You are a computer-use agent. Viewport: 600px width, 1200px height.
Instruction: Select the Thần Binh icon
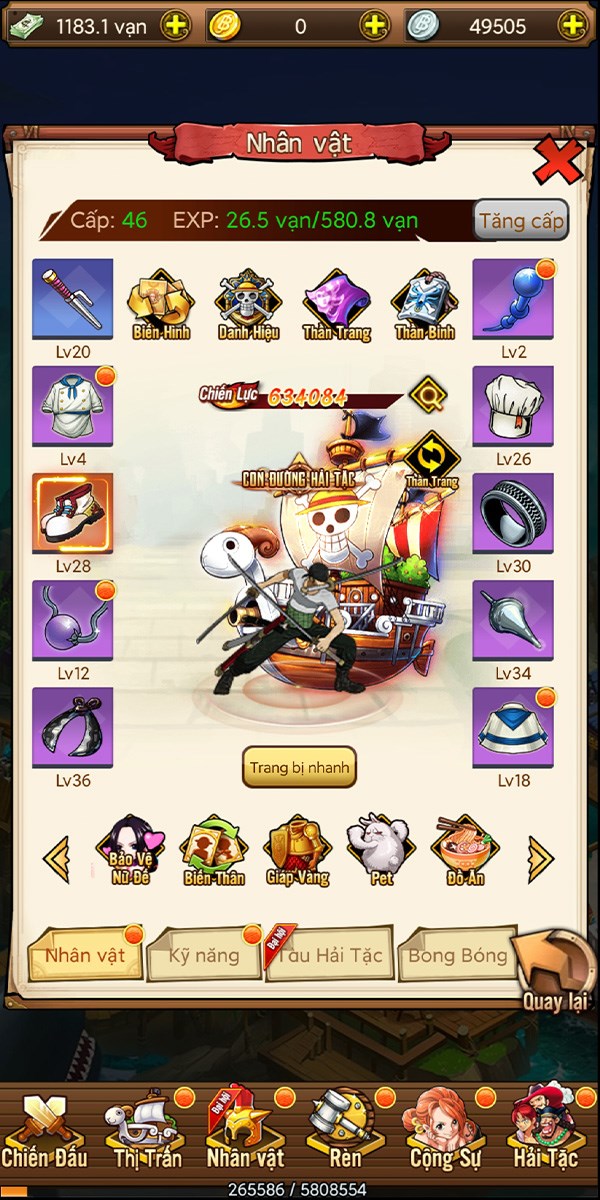tap(425, 303)
